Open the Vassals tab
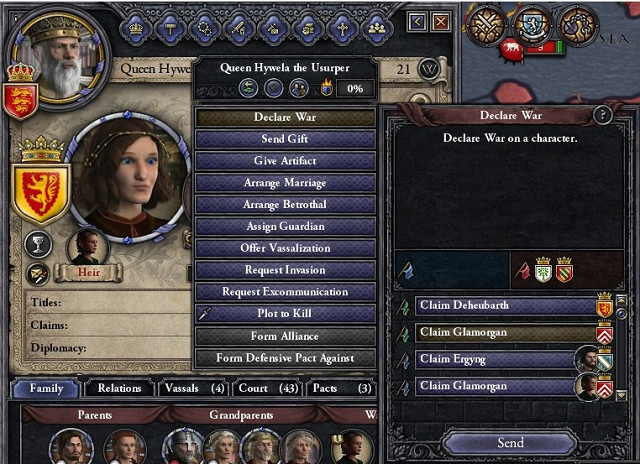The image size is (640, 464). tap(191, 388)
